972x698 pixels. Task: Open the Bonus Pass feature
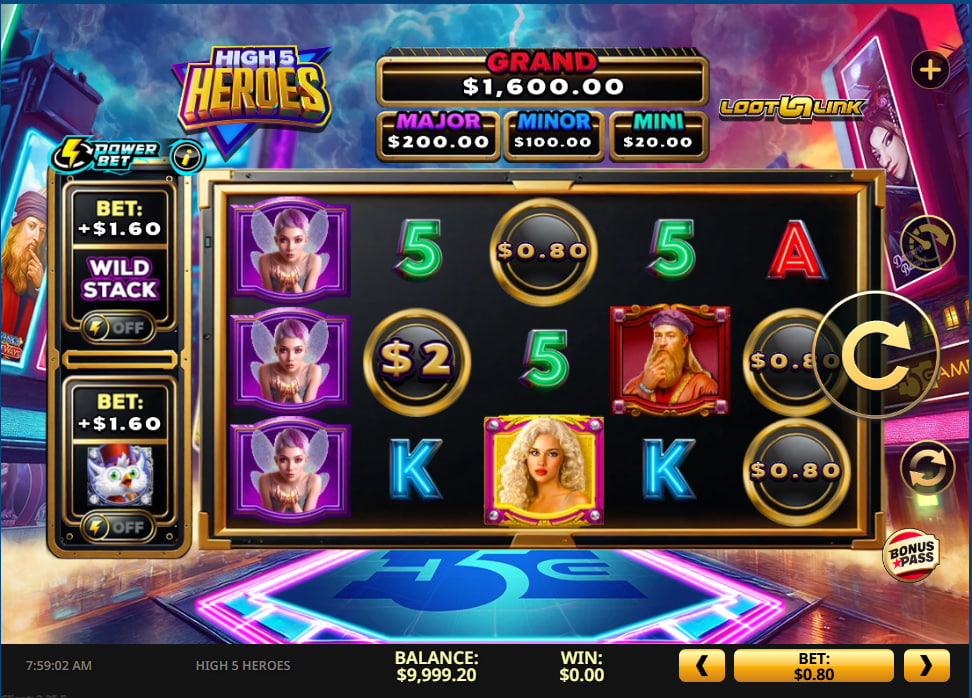909,555
